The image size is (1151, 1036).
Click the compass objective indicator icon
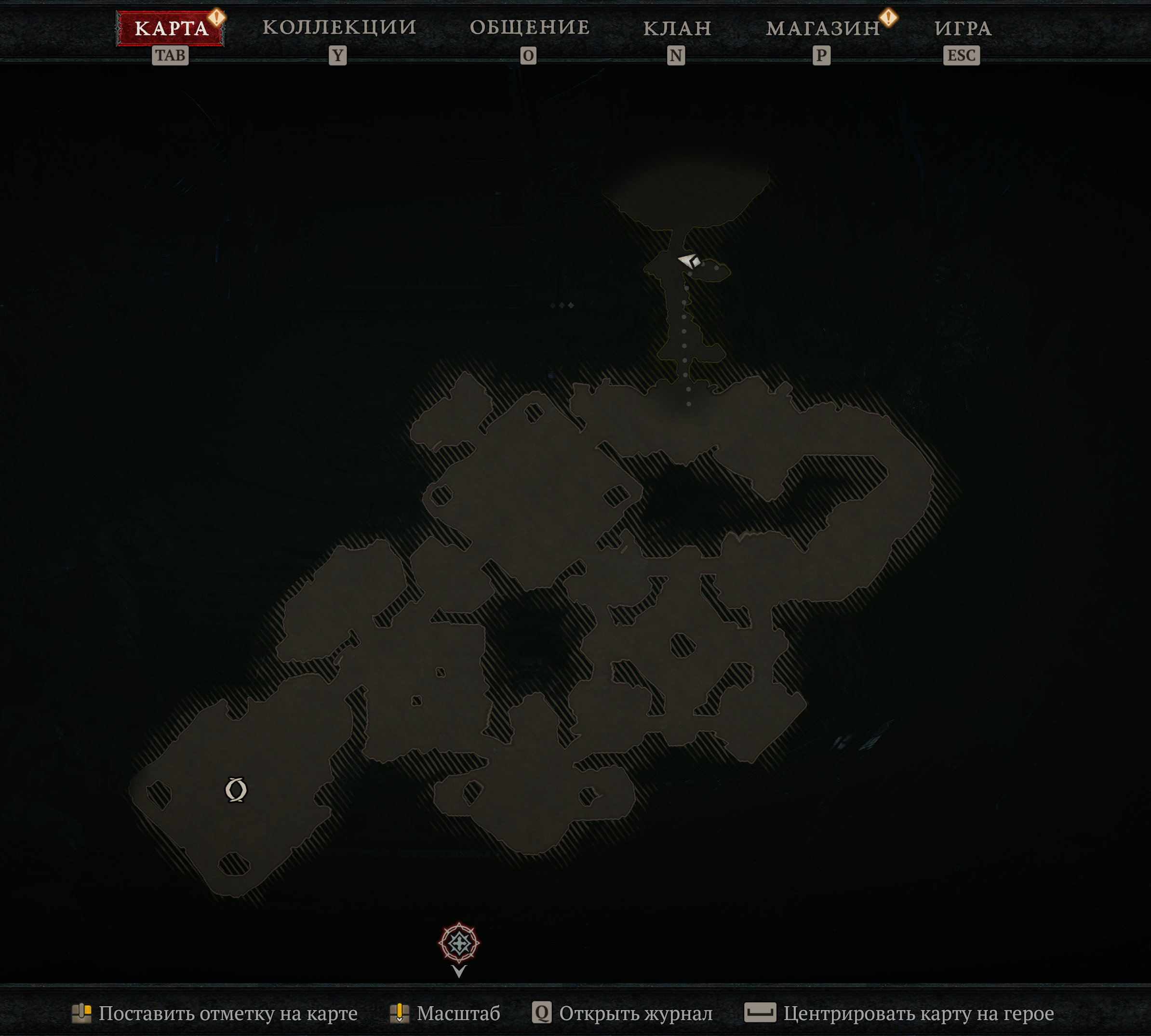click(459, 943)
